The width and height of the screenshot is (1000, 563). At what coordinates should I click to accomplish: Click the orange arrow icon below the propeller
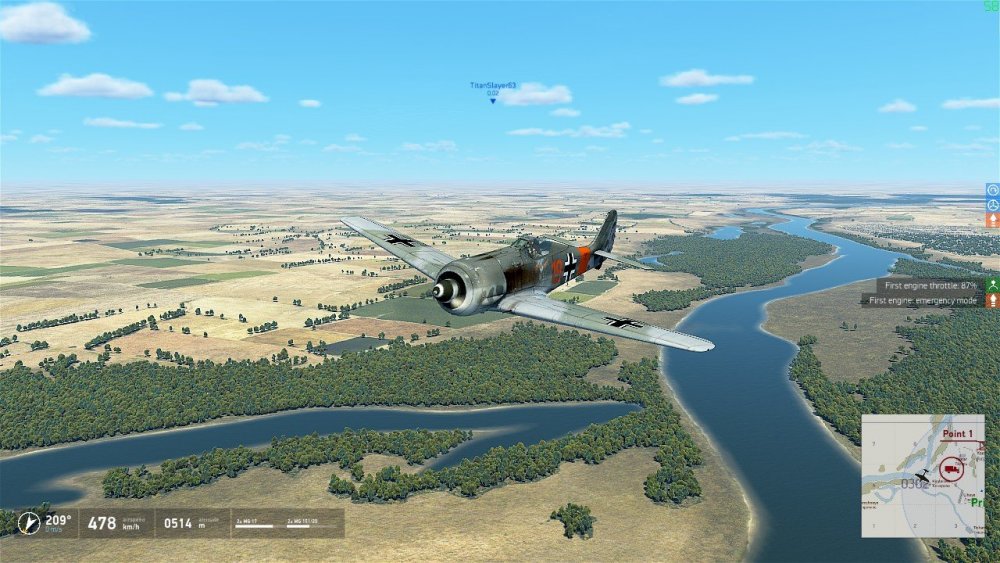992,219
